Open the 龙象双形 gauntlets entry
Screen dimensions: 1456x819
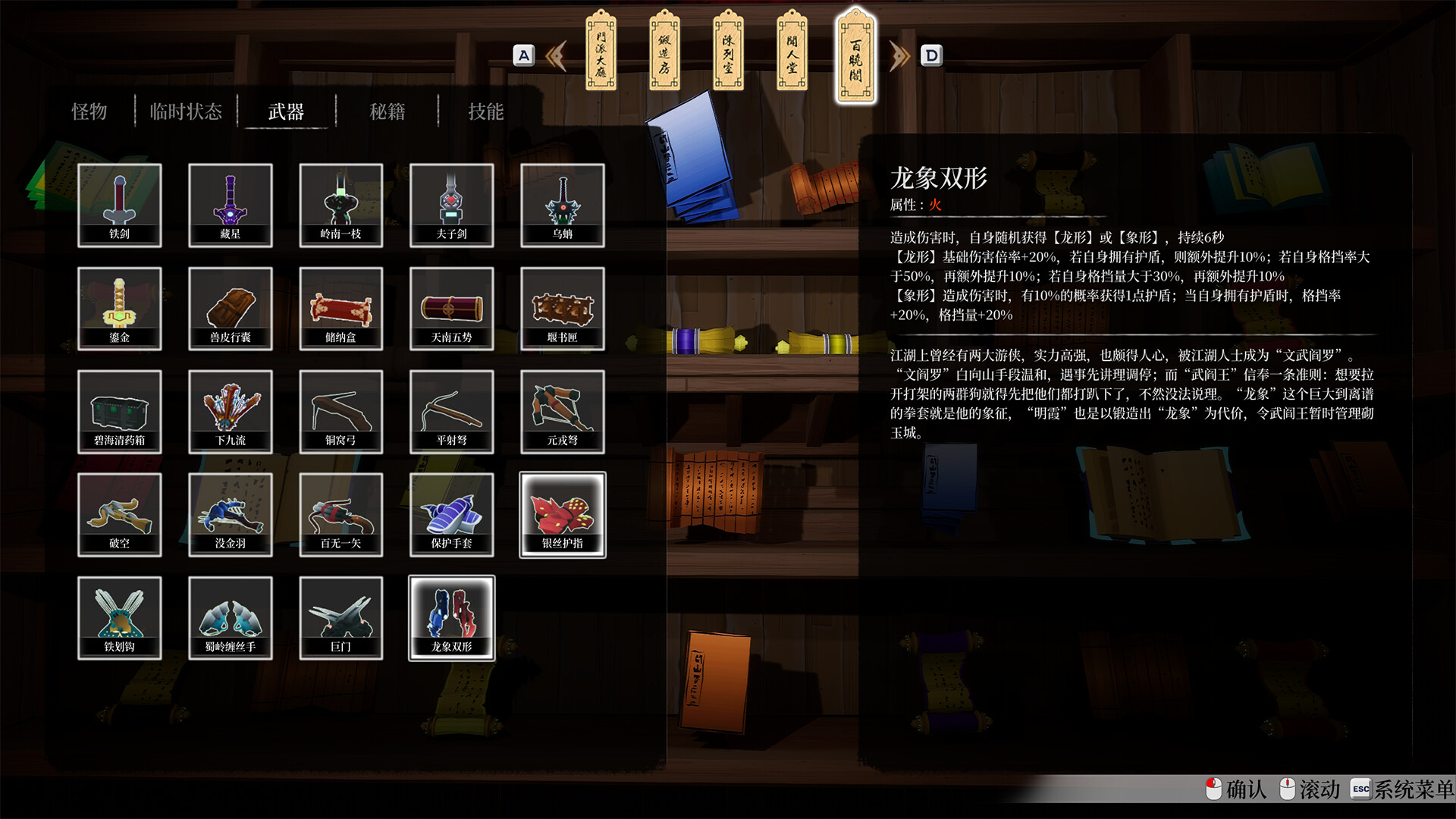[x=452, y=618]
